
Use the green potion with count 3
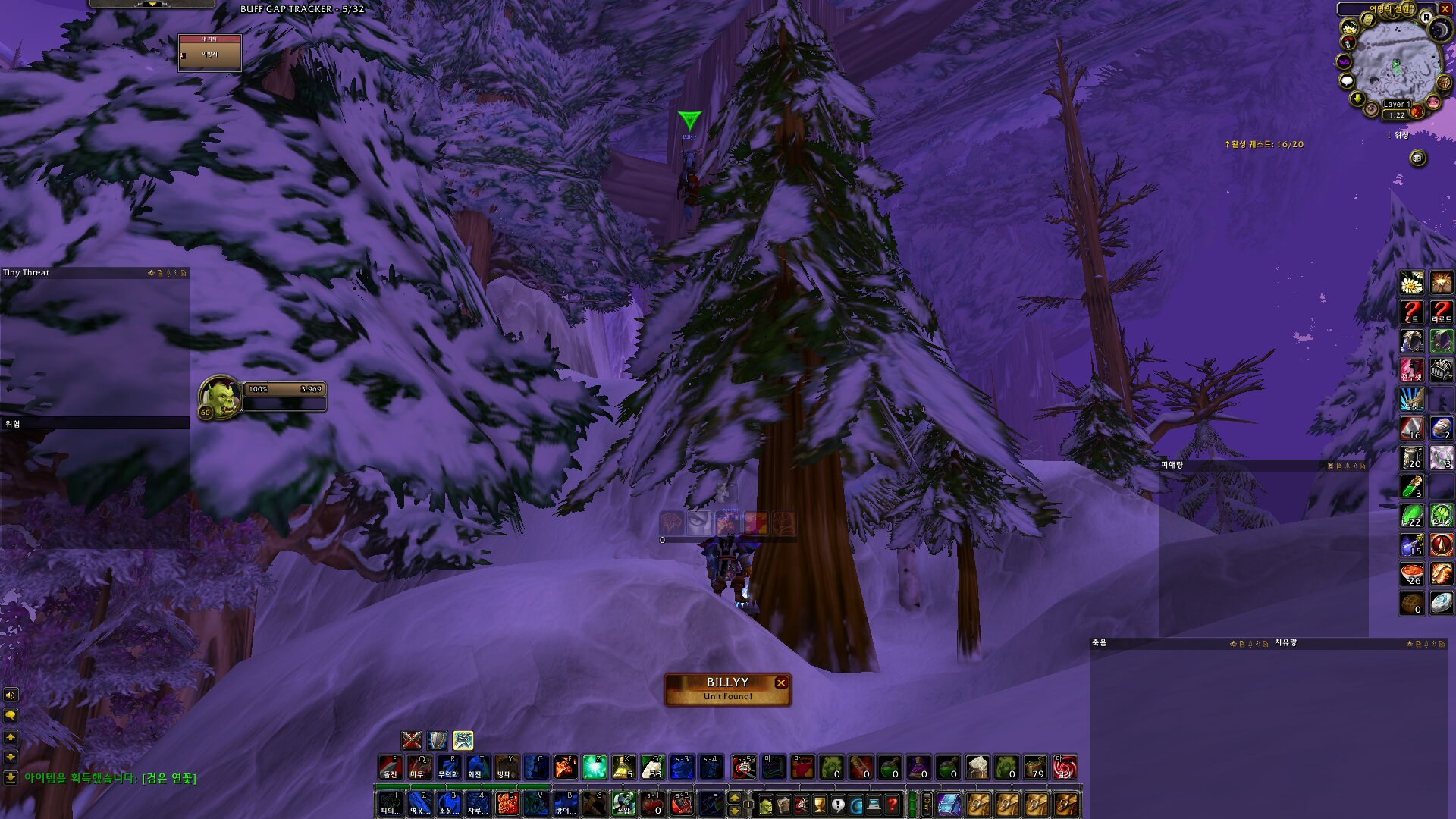click(1411, 487)
